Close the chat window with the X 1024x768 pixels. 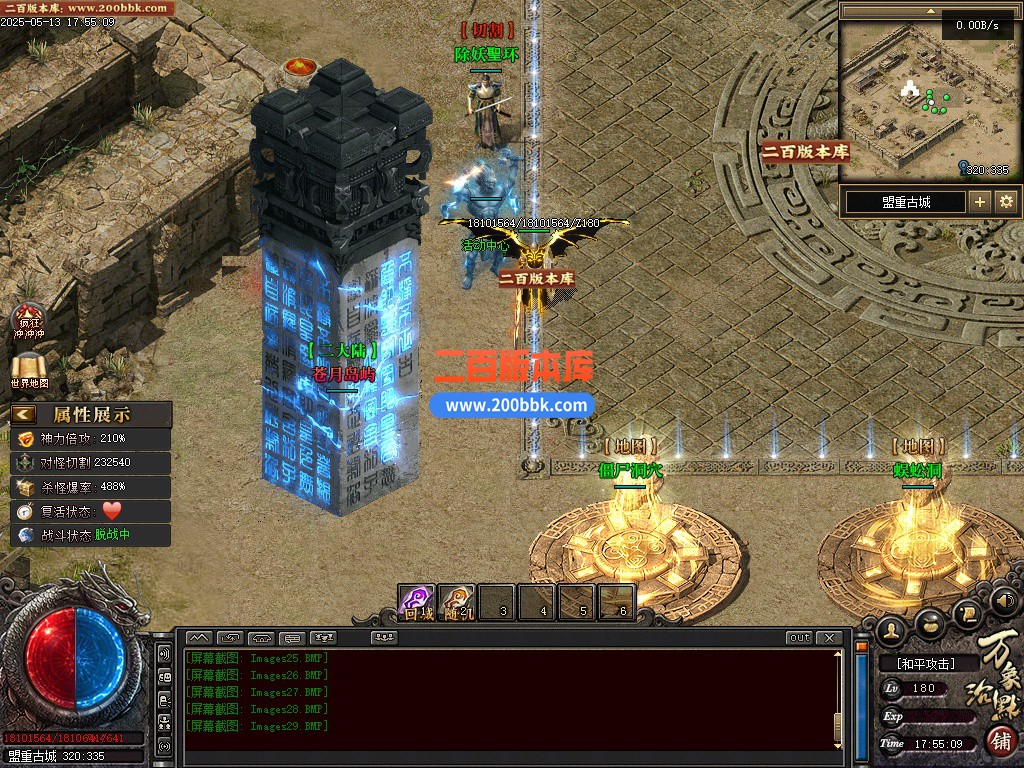click(x=829, y=638)
